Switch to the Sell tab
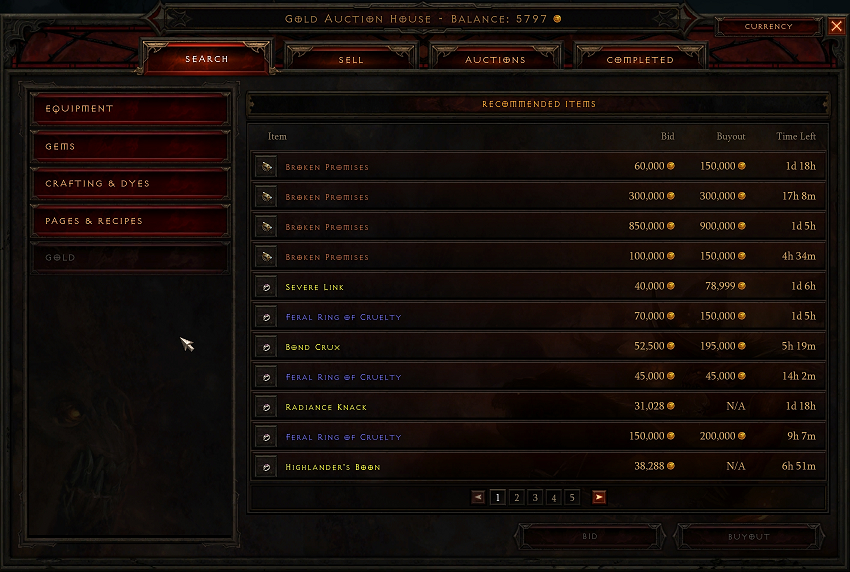The width and height of the screenshot is (850, 572). 351,59
